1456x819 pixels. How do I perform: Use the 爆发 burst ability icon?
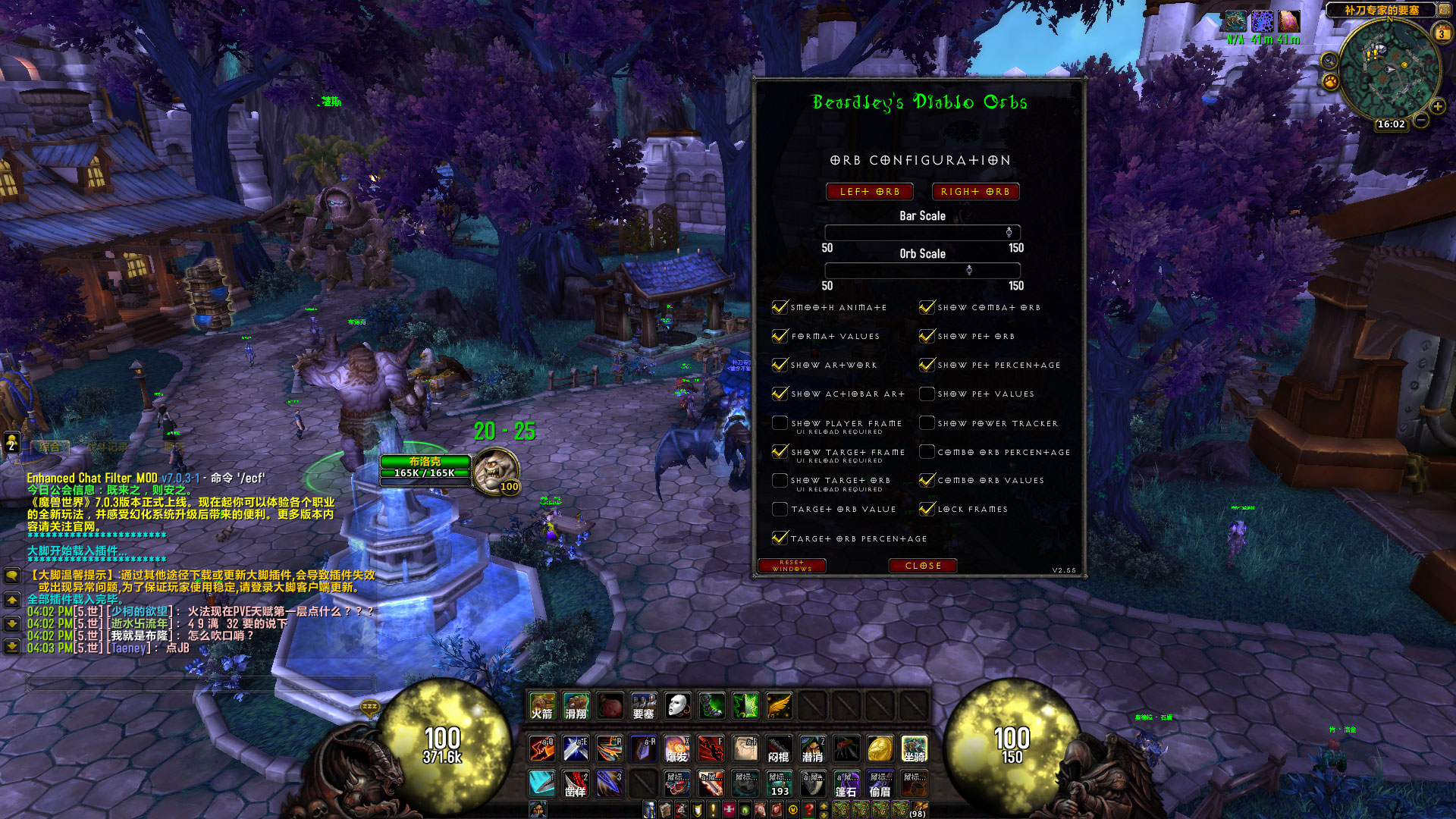pyautogui.click(x=677, y=749)
